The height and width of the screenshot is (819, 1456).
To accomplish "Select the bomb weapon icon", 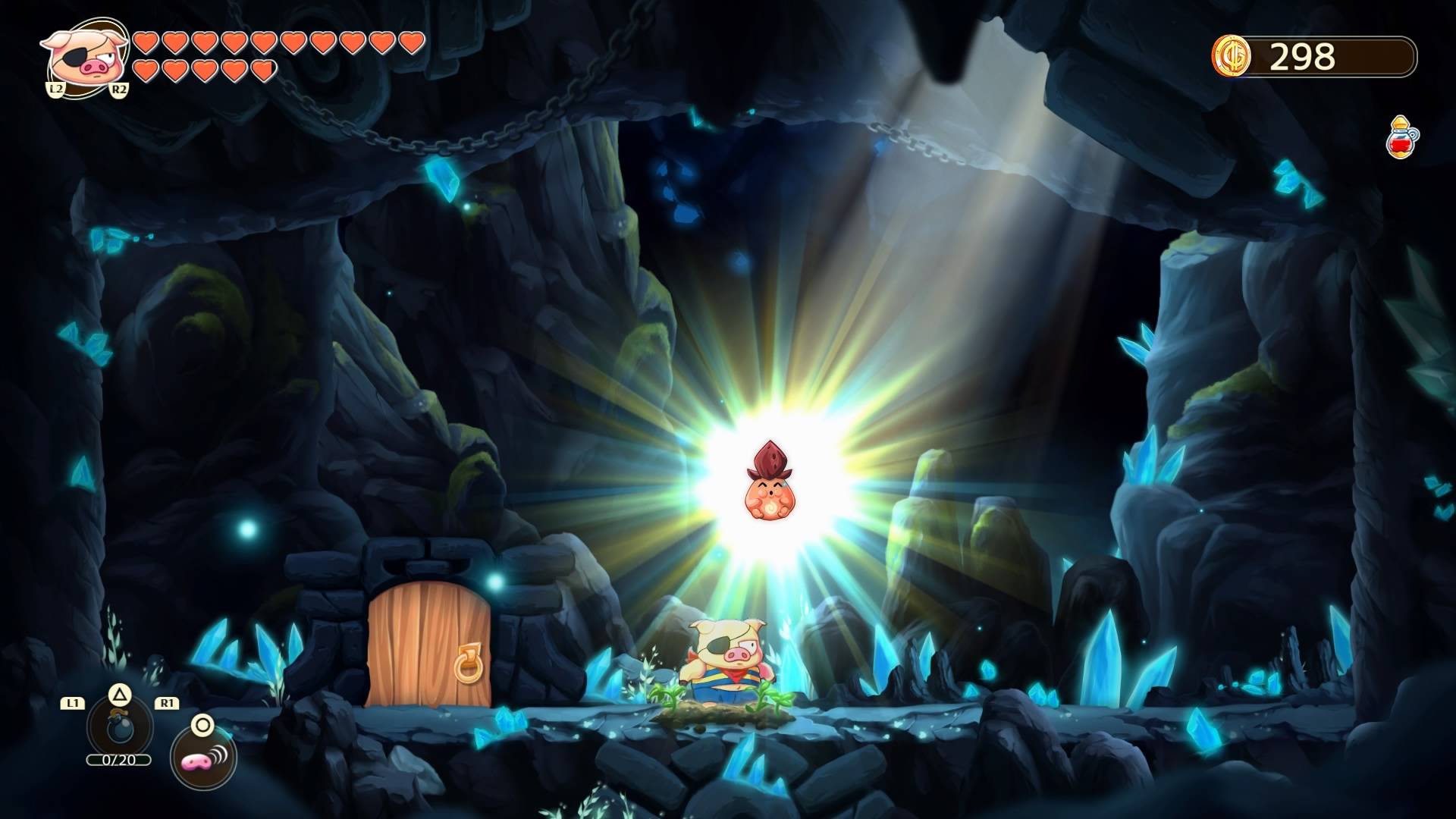I will pos(120,728).
